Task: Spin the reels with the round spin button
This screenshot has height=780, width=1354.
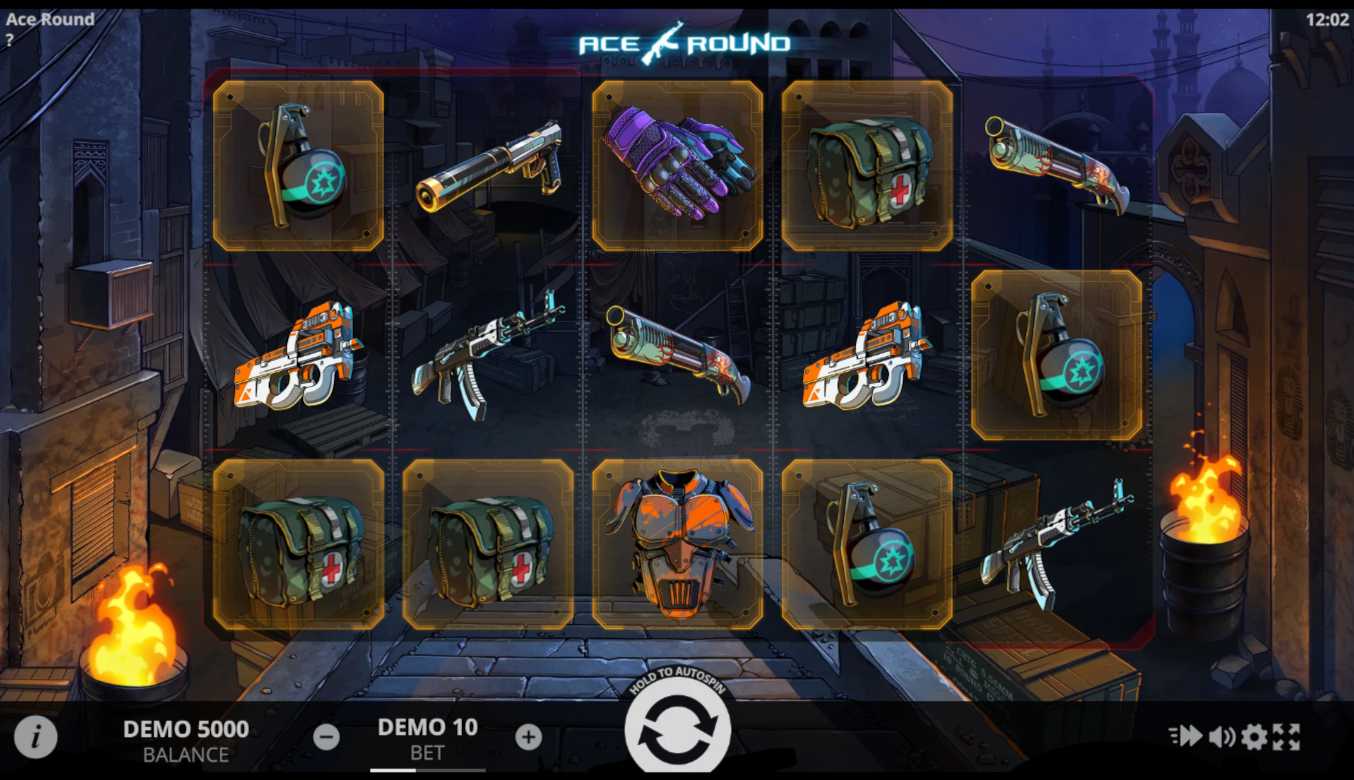Action: pos(677,730)
